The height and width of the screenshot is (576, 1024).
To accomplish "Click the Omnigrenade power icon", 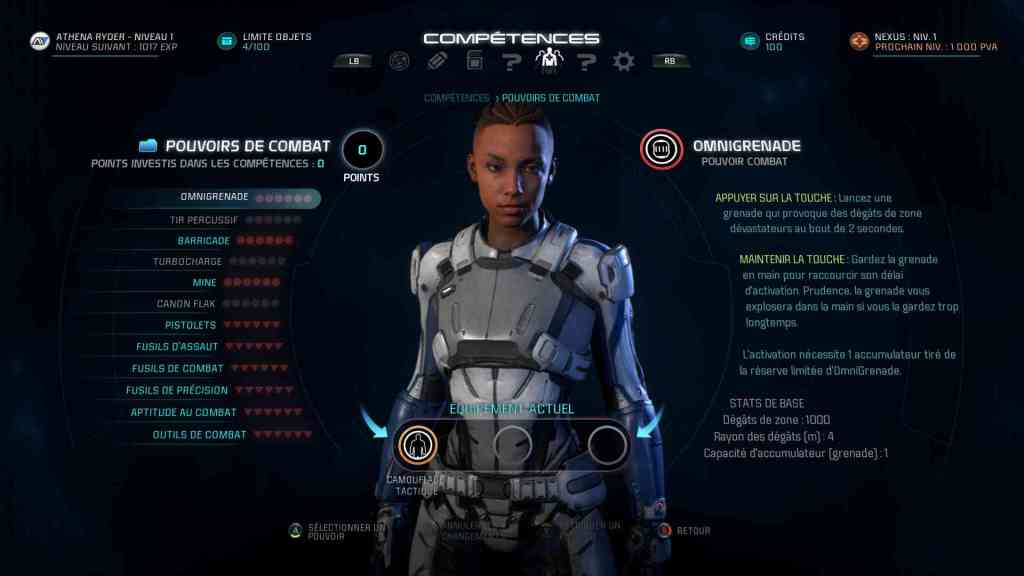I will tap(661, 150).
